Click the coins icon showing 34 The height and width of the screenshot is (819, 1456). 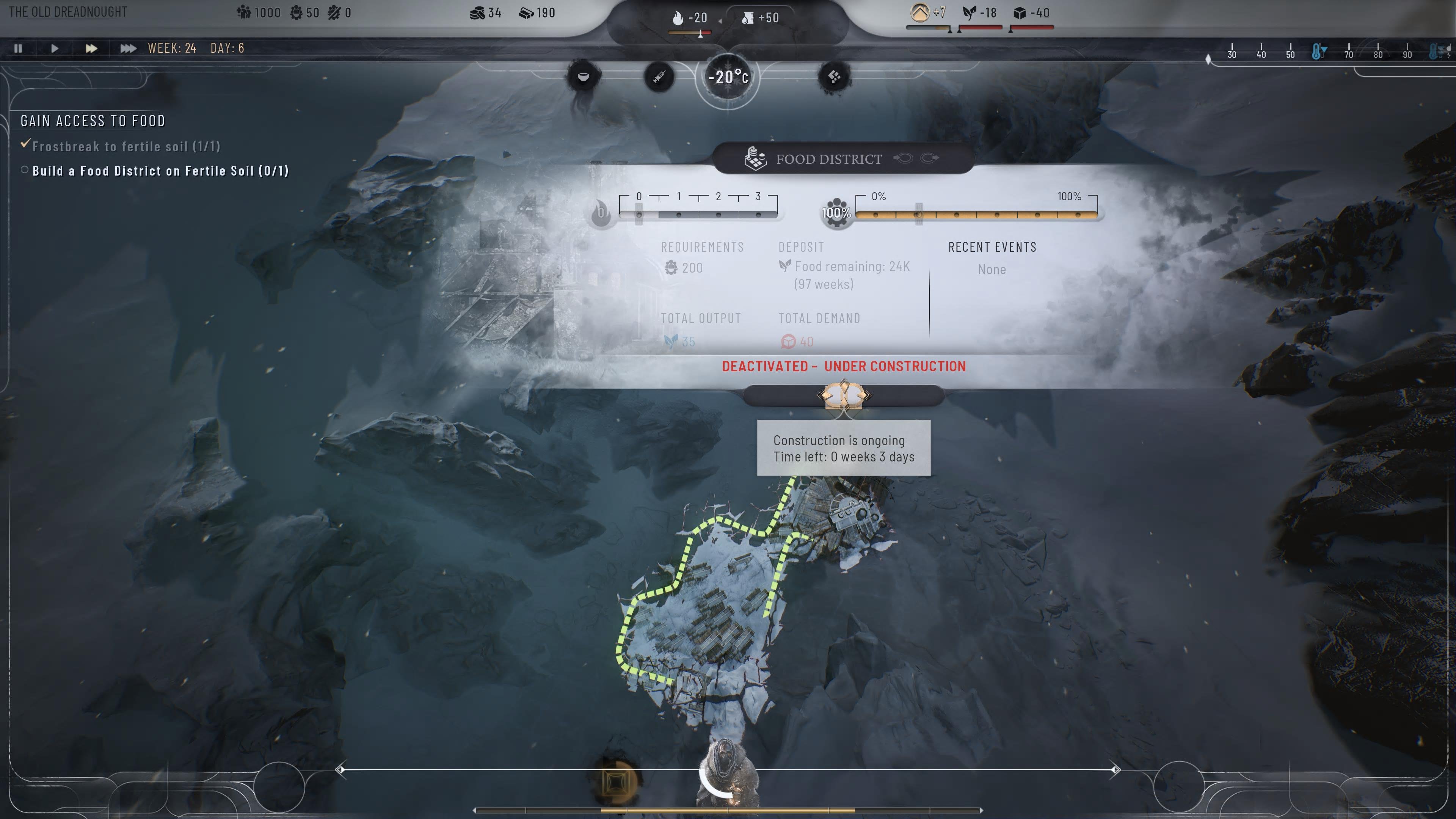point(478,13)
